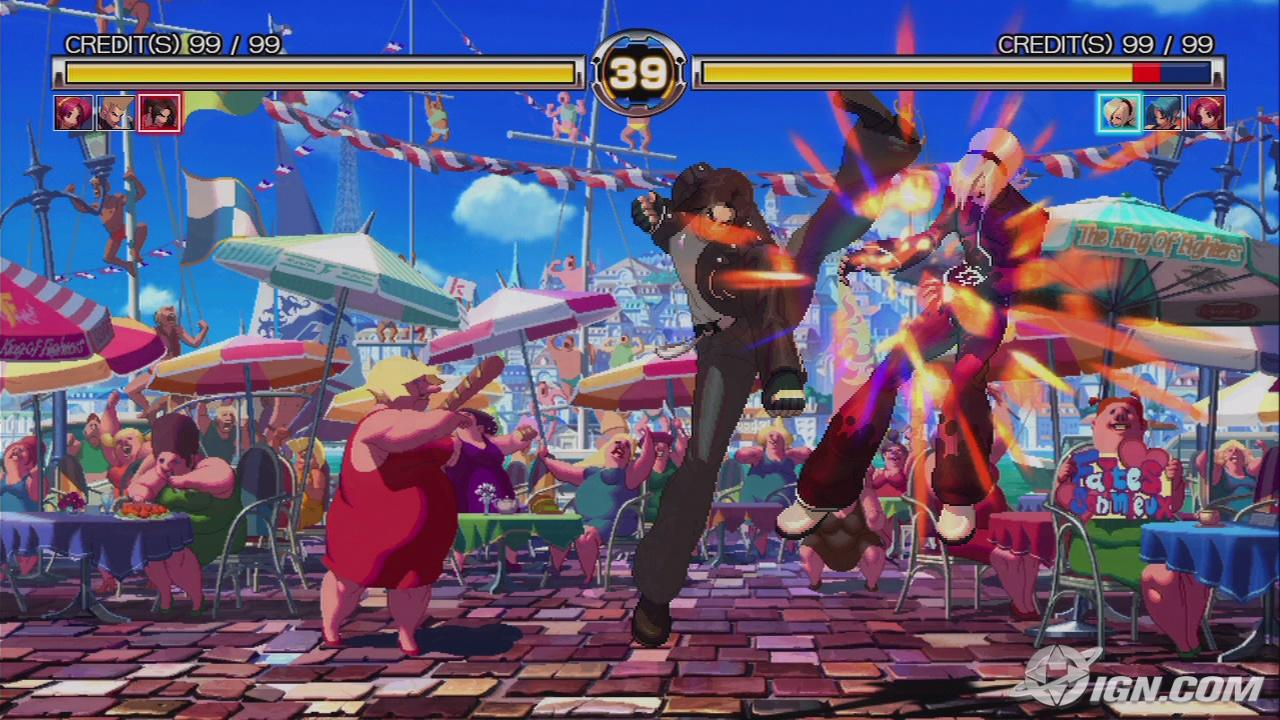Pick the blue-haired fighter portrait
Screen dimensions: 1280x720
point(1162,113)
